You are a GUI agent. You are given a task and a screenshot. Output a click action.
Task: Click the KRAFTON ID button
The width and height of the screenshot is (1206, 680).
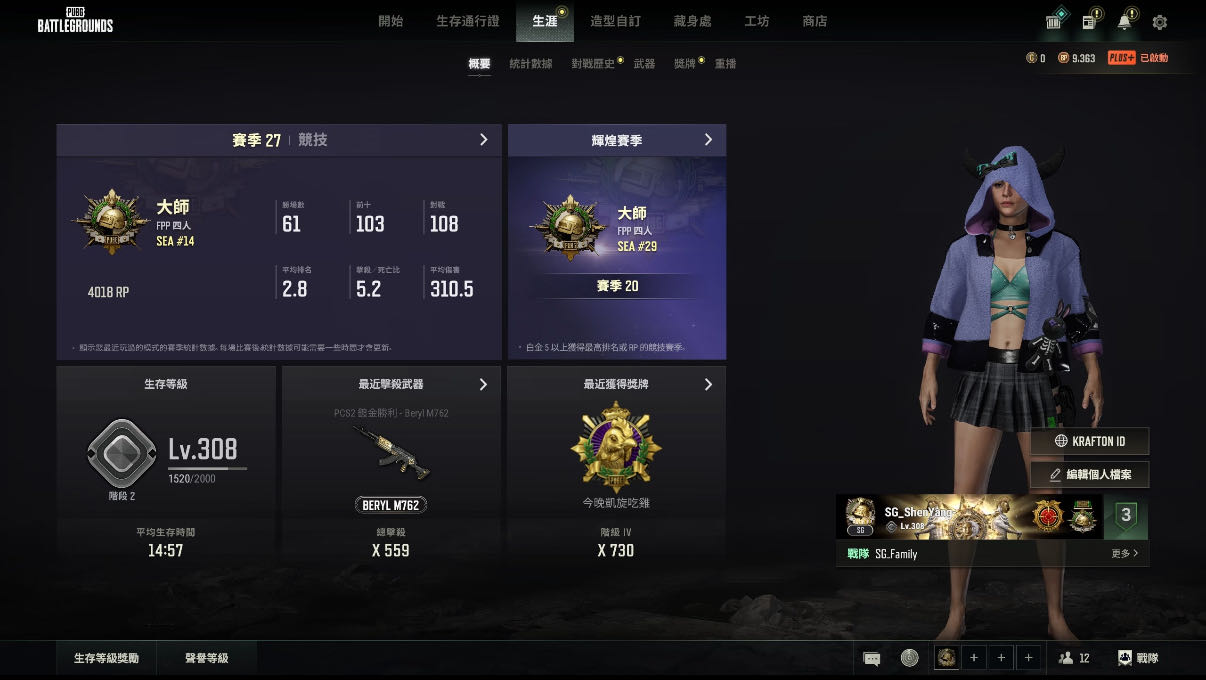[1090, 441]
